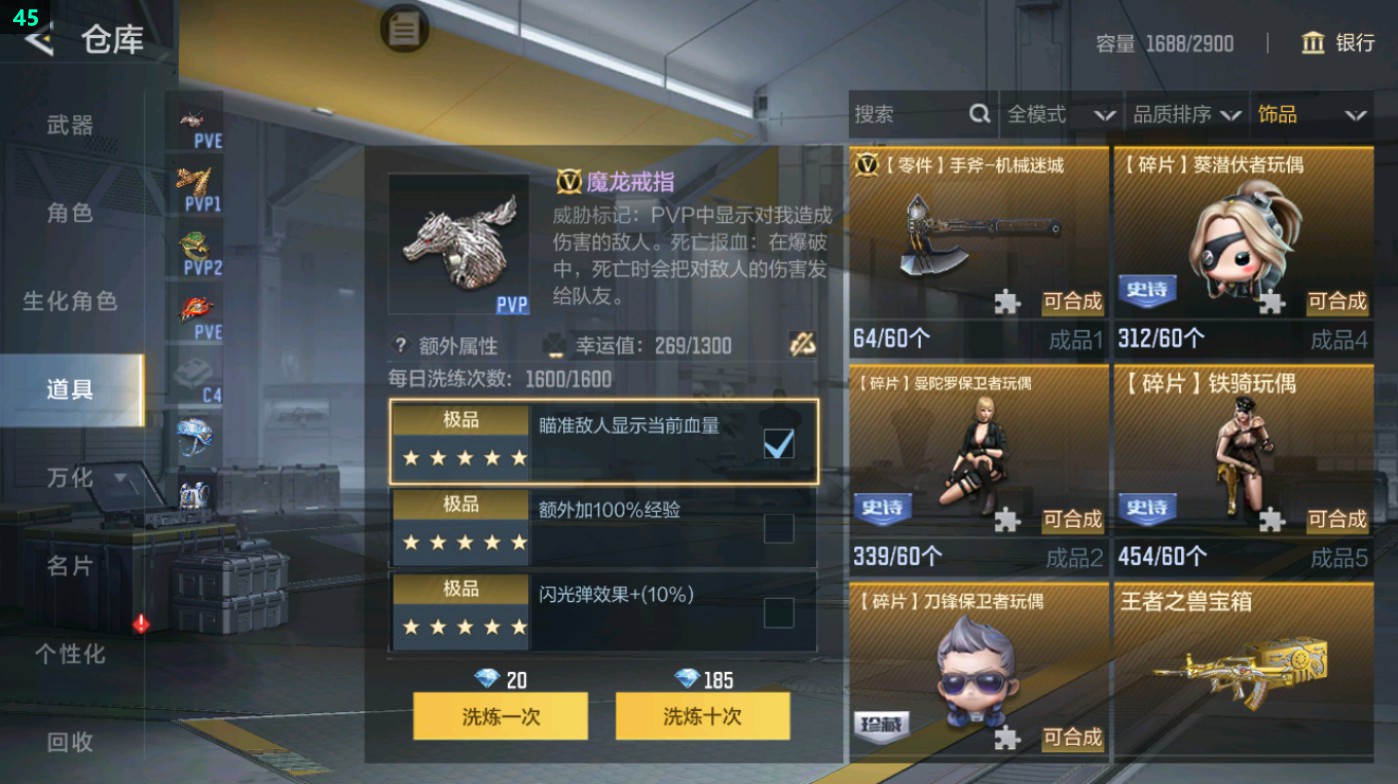
Task: Click the 洗炼一次 button
Action: pos(500,716)
